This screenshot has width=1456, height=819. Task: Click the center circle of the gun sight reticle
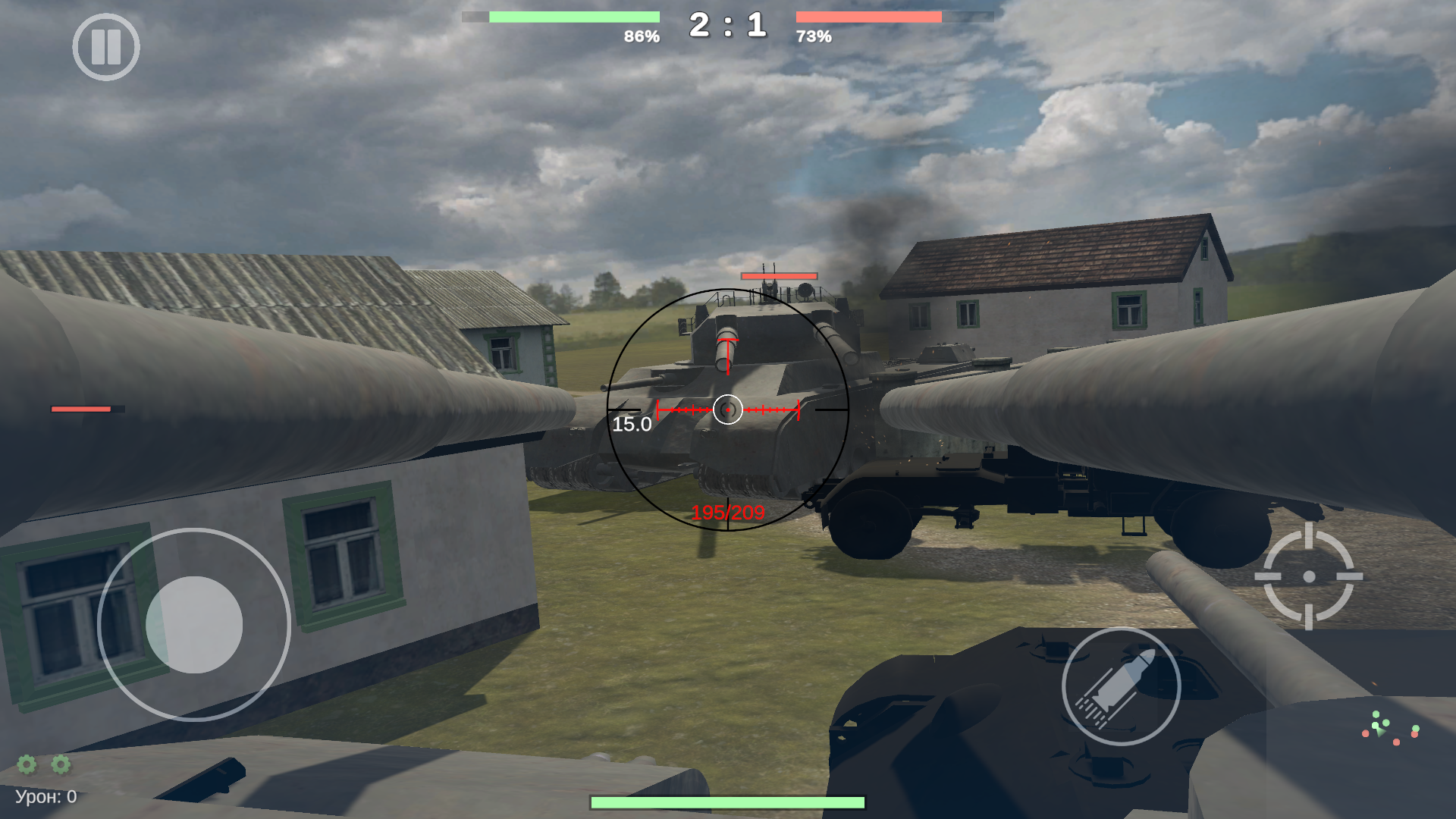[x=728, y=410]
